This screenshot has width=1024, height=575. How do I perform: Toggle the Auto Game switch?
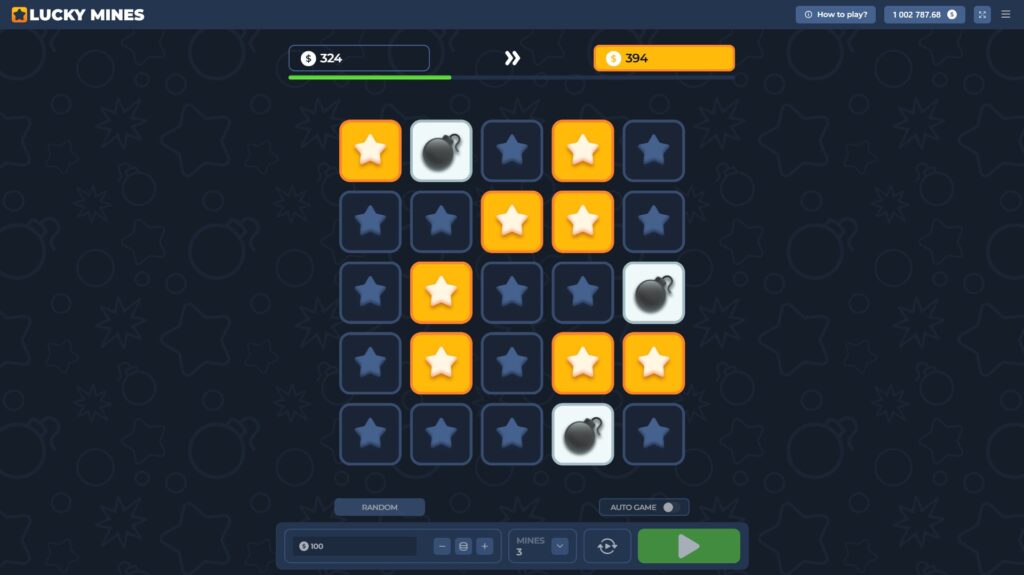click(x=669, y=507)
